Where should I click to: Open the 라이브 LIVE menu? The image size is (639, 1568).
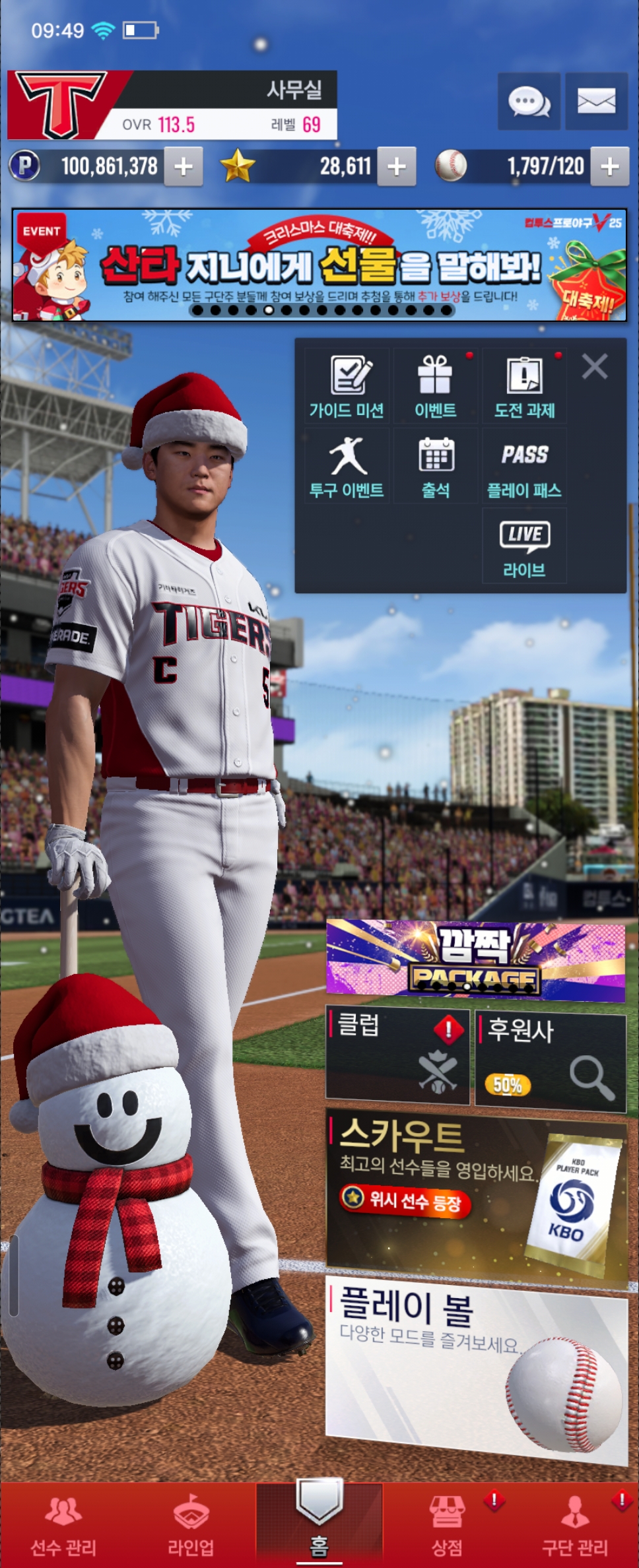(525, 546)
